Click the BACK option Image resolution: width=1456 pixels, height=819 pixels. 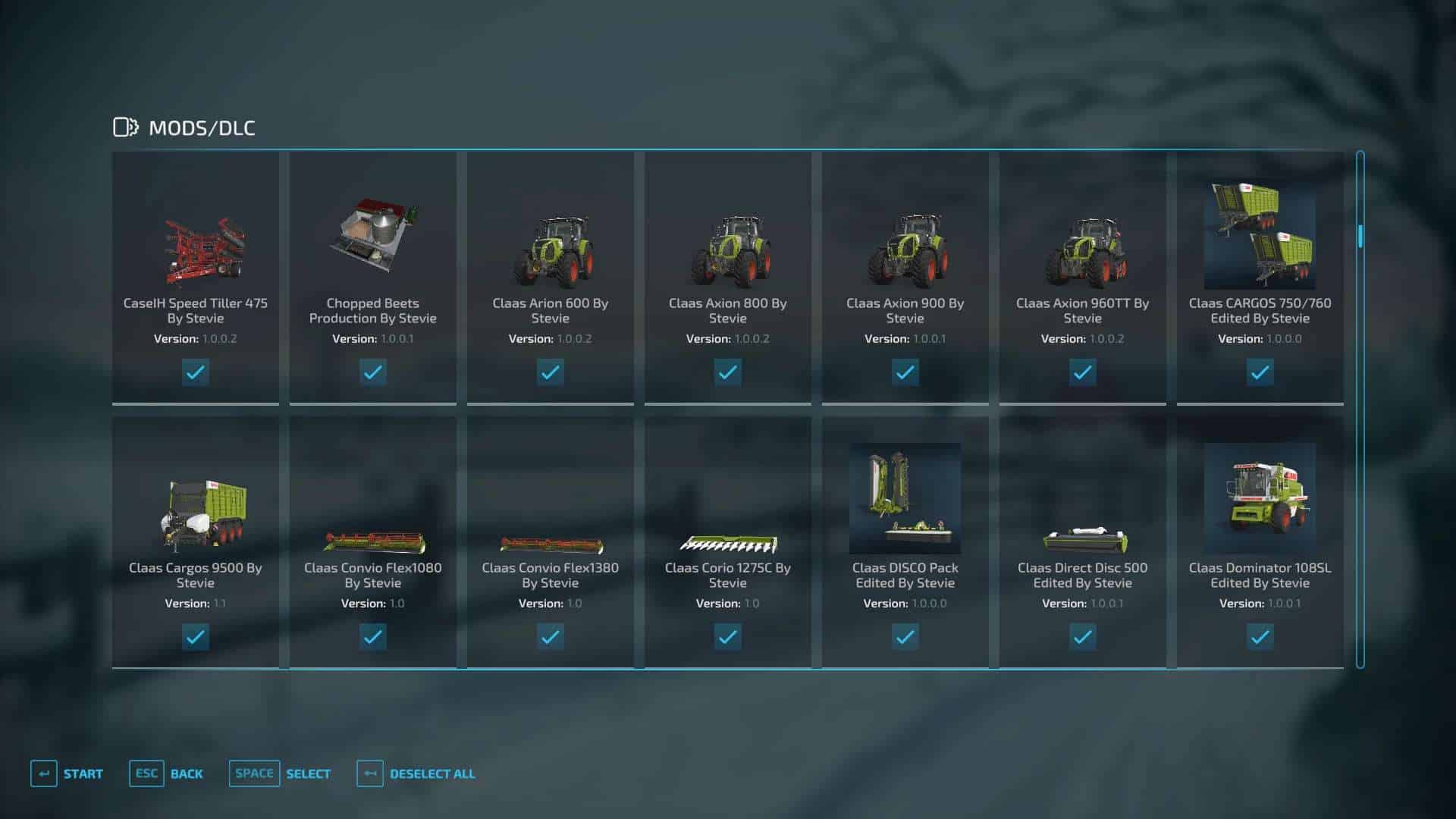(187, 773)
